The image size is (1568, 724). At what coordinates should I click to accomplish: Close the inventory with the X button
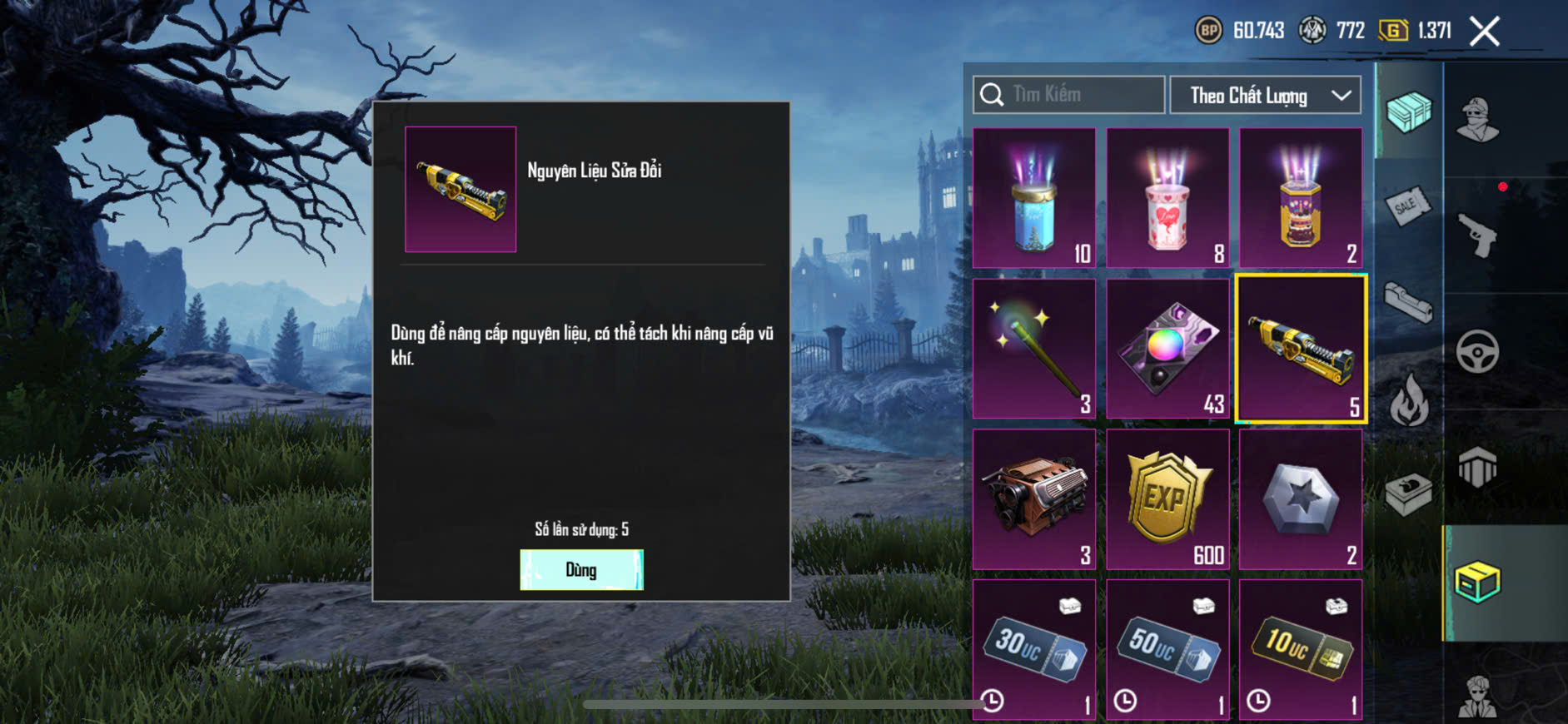click(1484, 32)
